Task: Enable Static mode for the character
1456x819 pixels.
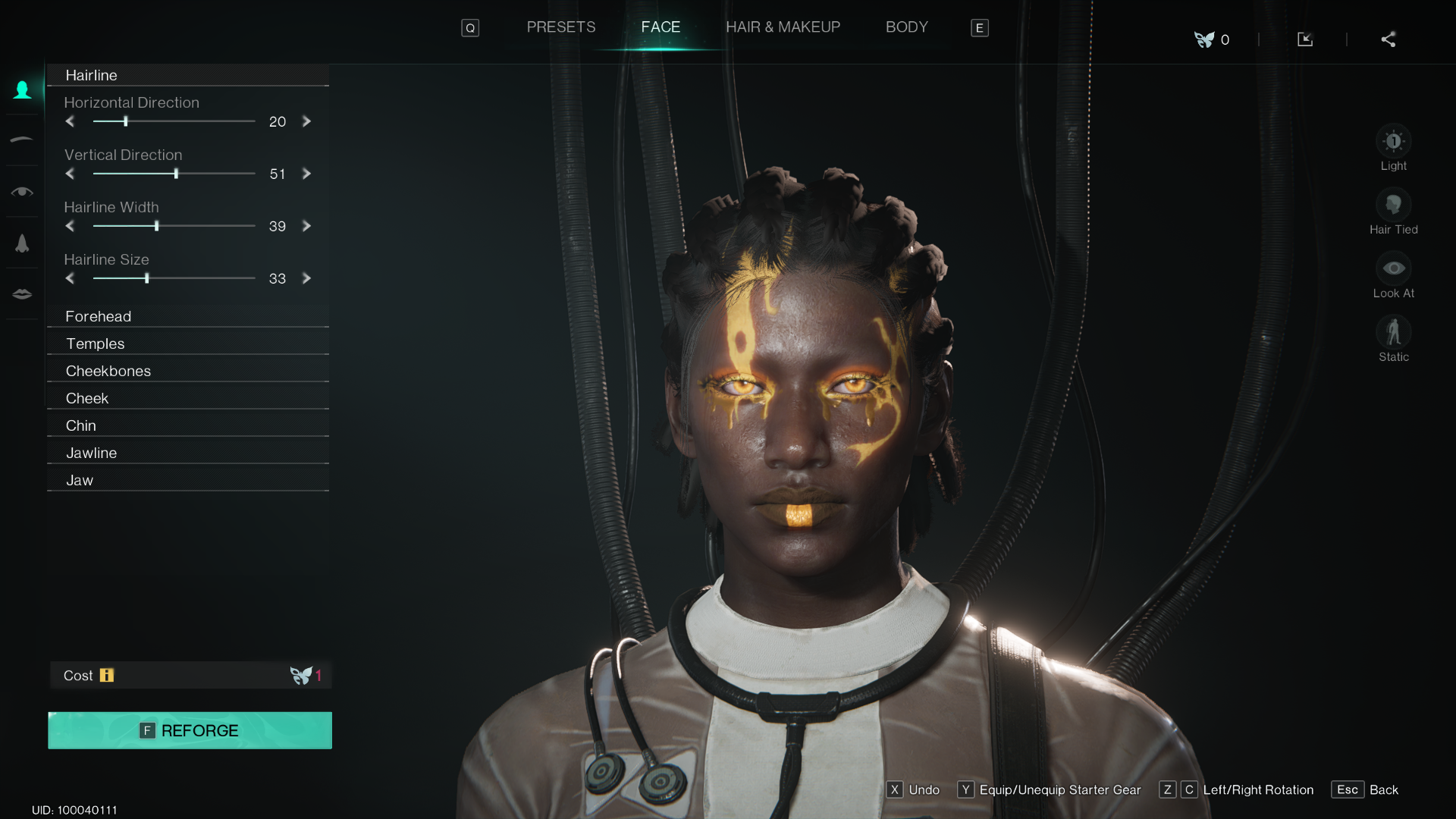Action: tap(1394, 331)
